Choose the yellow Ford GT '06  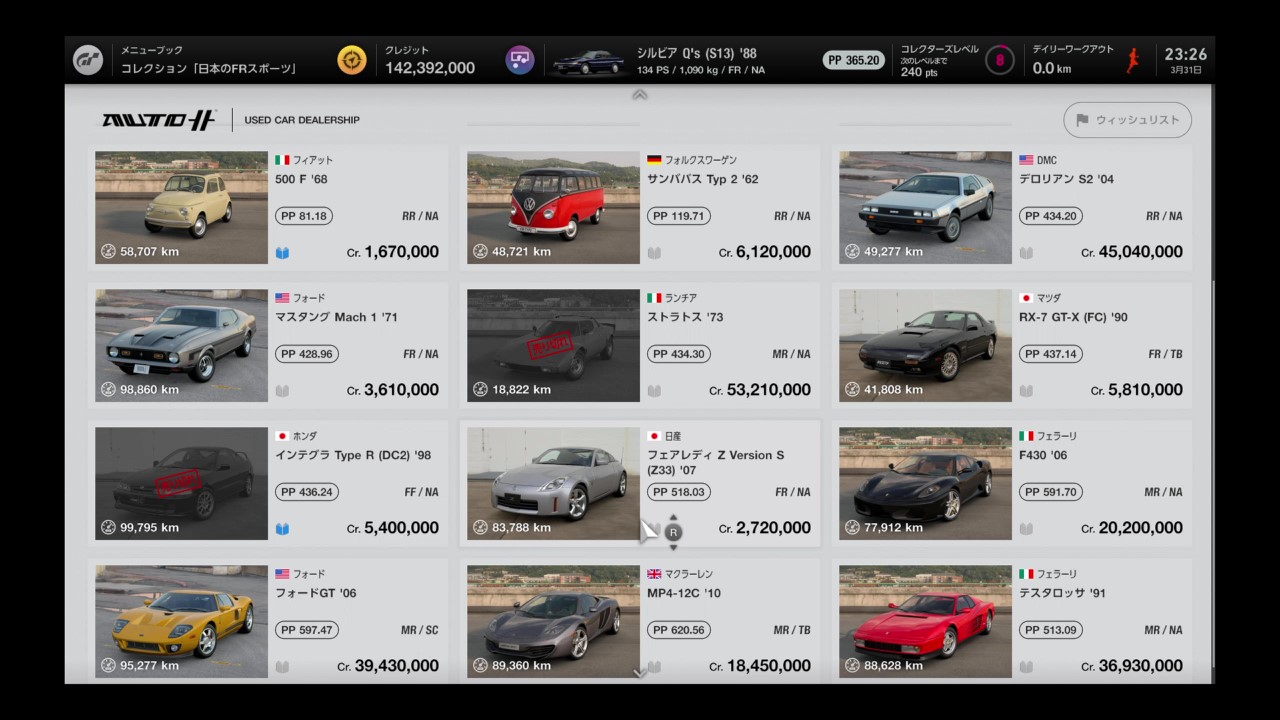pyautogui.click(x=268, y=622)
